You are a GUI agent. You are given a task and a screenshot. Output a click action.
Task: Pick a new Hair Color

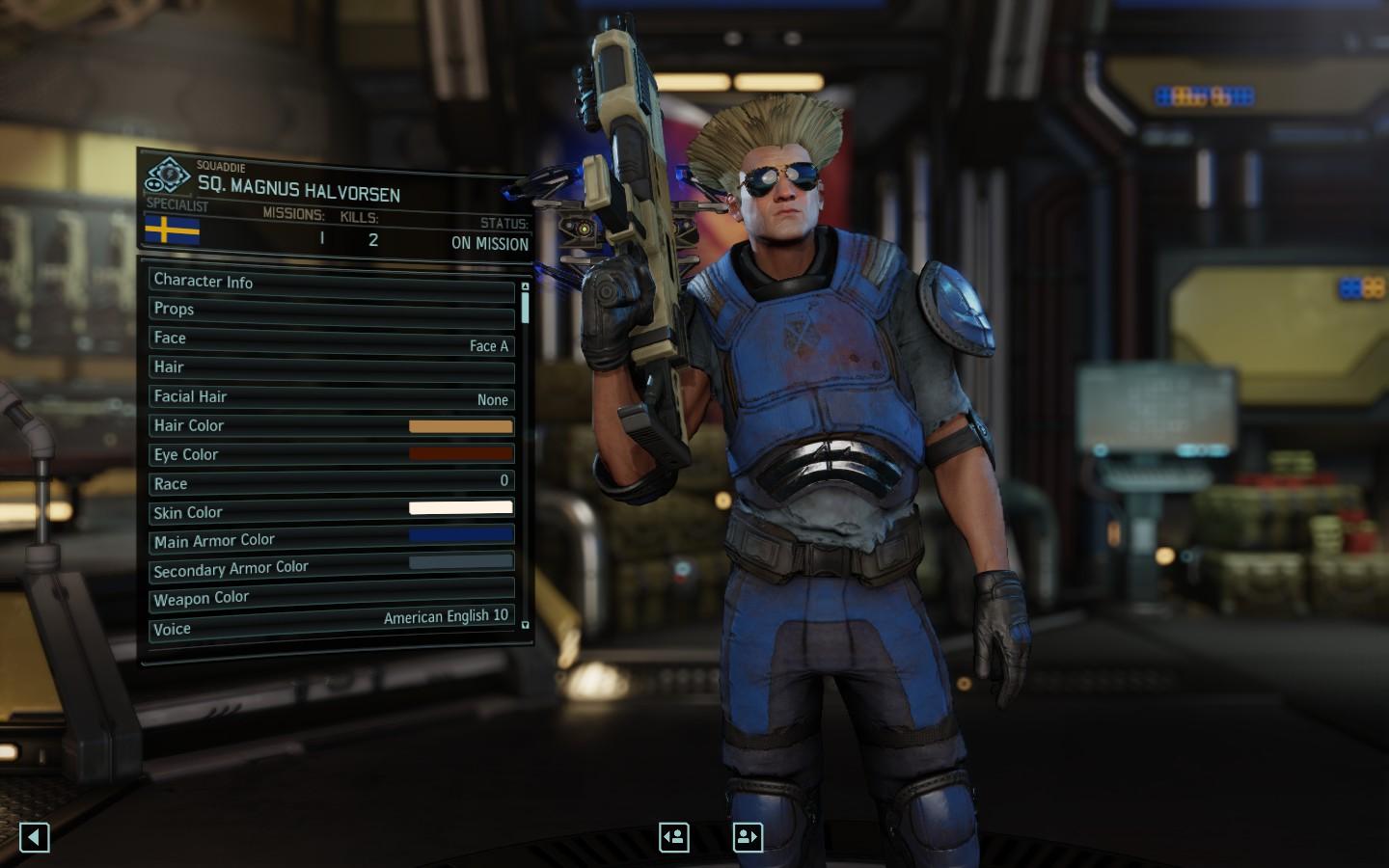(x=460, y=426)
